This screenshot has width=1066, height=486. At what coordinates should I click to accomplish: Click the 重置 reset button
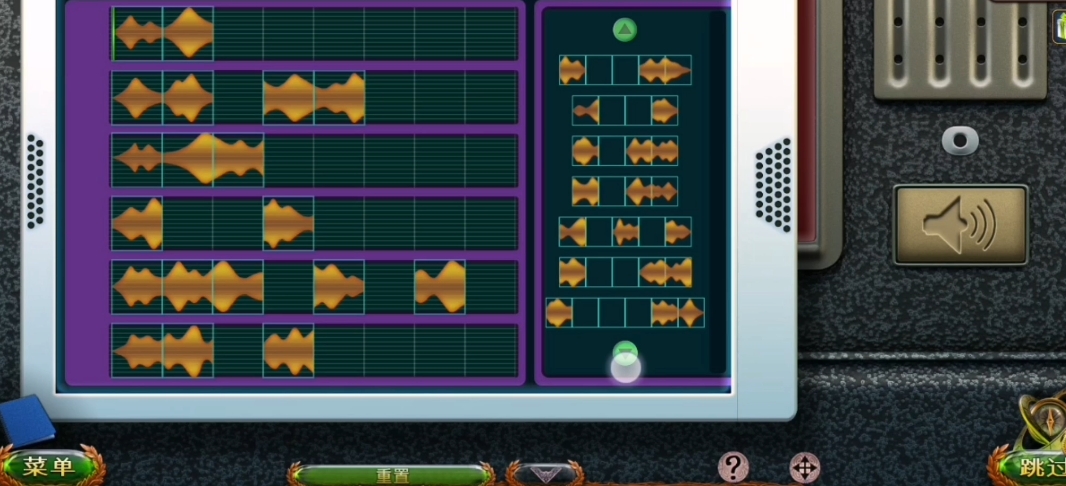(392, 475)
